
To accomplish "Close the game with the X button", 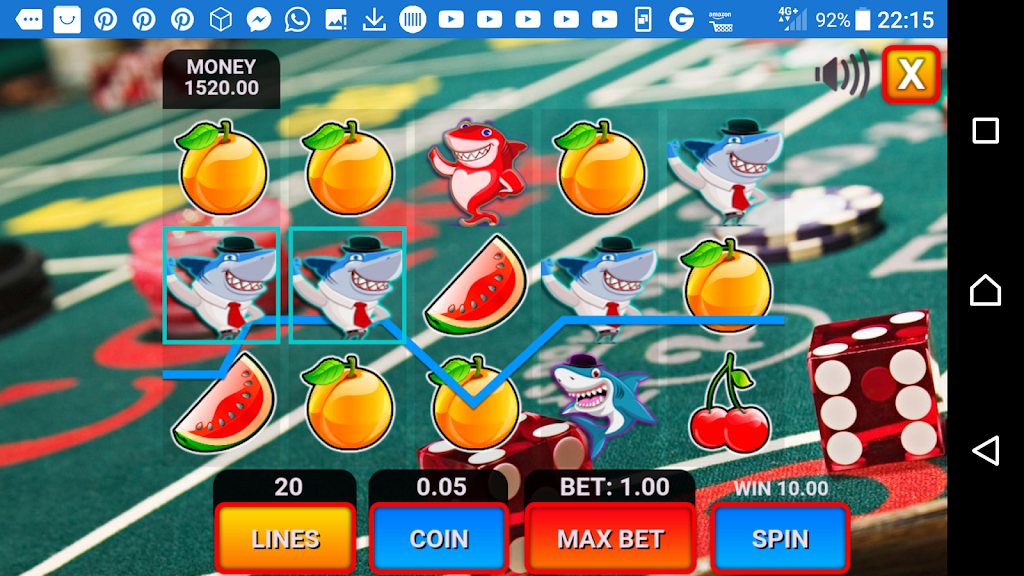I will [x=910, y=74].
